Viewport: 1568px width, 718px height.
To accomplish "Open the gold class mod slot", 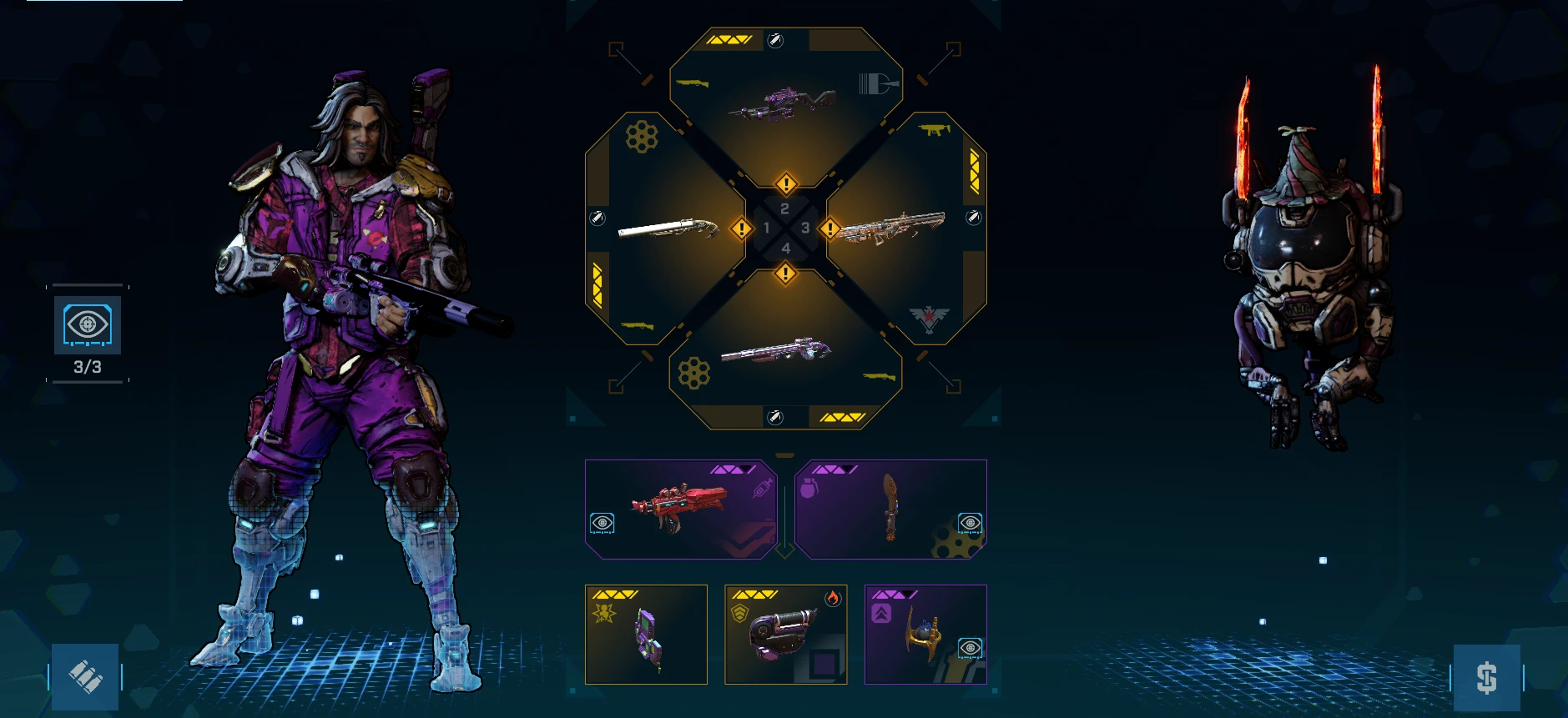I will pyautogui.click(x=925, y=635).
